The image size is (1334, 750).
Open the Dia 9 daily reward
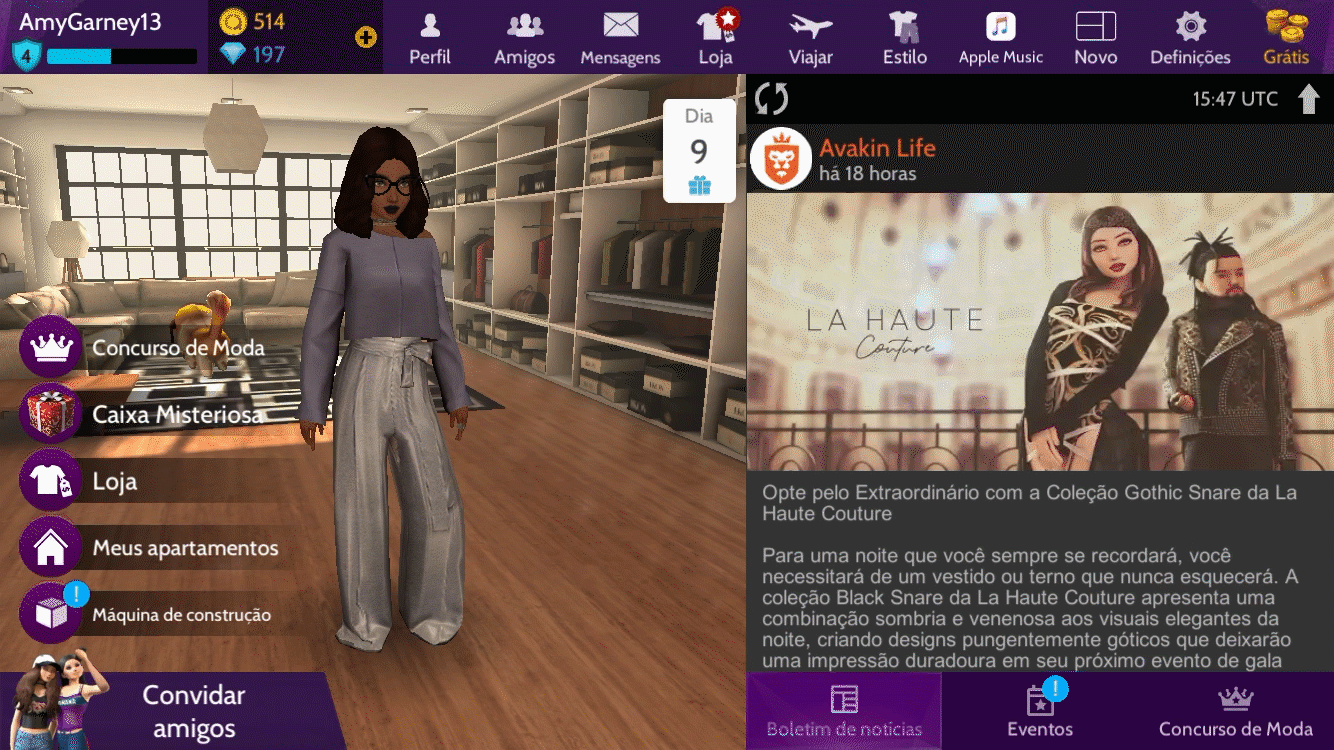pos(699,151)
